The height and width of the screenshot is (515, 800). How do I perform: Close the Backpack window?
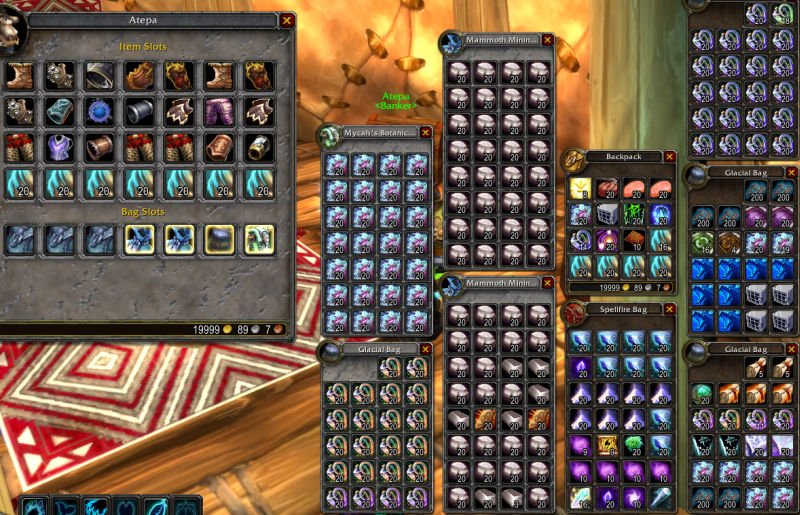(x=669, y=156)
